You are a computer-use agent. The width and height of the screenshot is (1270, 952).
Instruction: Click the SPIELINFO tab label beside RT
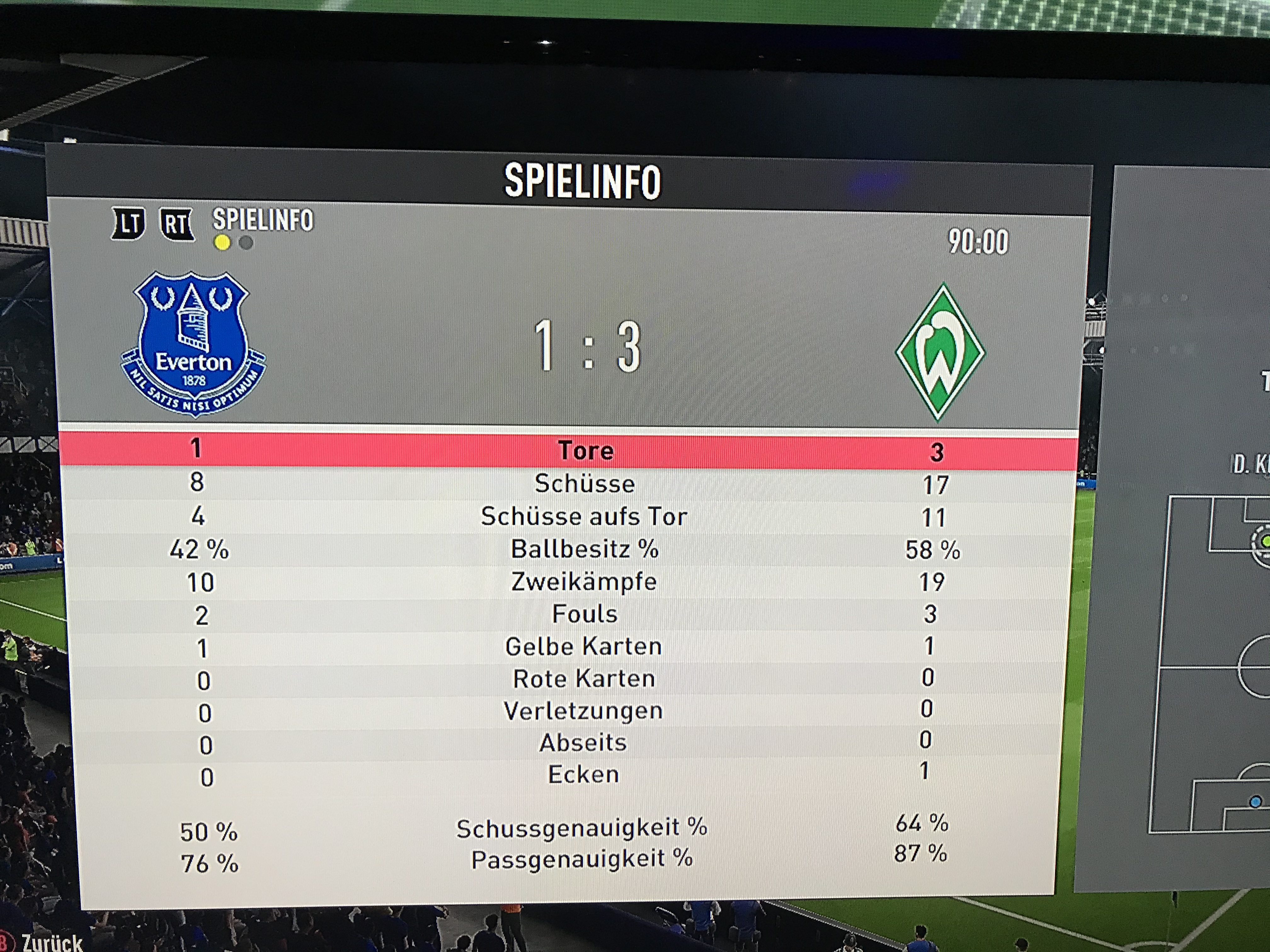[x=263, y=220]
